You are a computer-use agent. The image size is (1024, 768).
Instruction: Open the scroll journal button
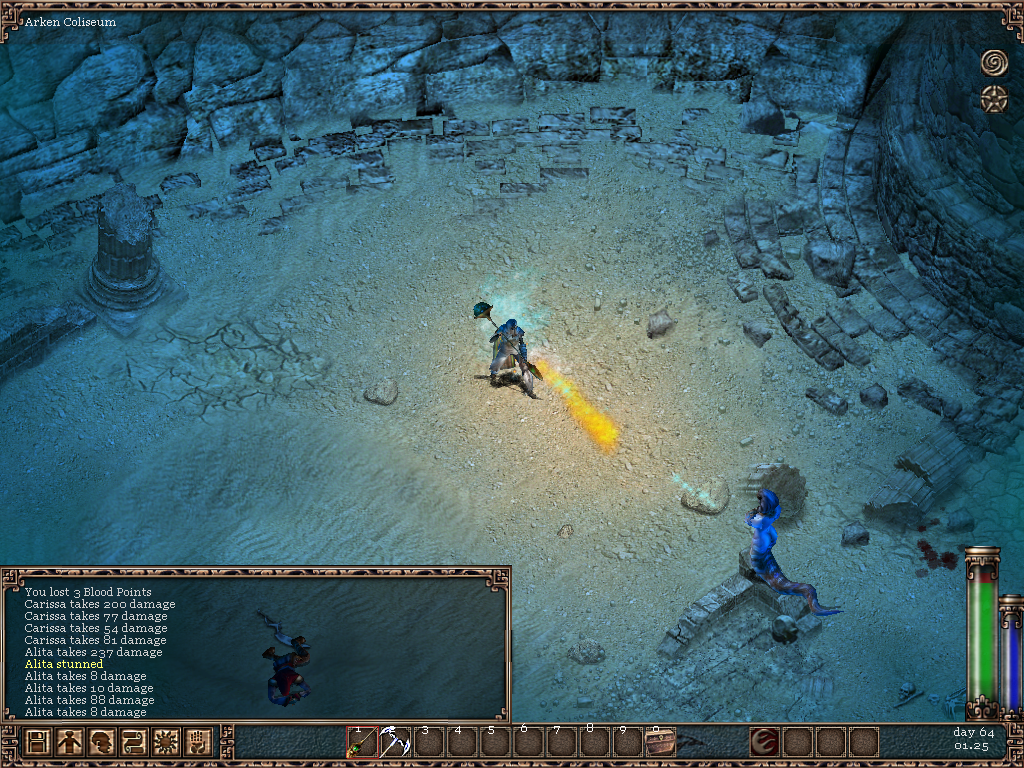click(133, 743)
